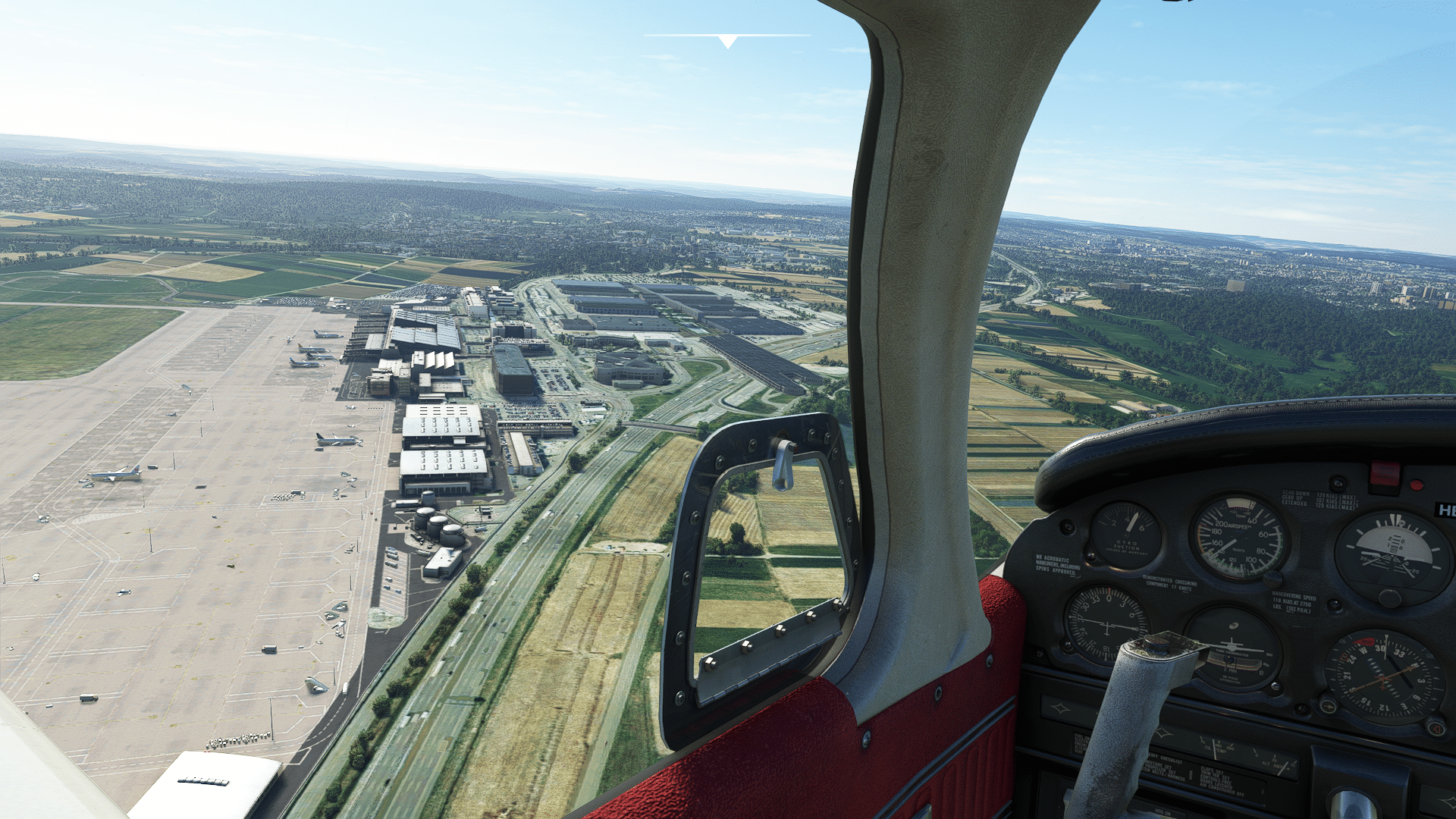Open the toolbar via the top arrow handle
The height and width of the screenshot is (819, 1456).
click(728, 41)
